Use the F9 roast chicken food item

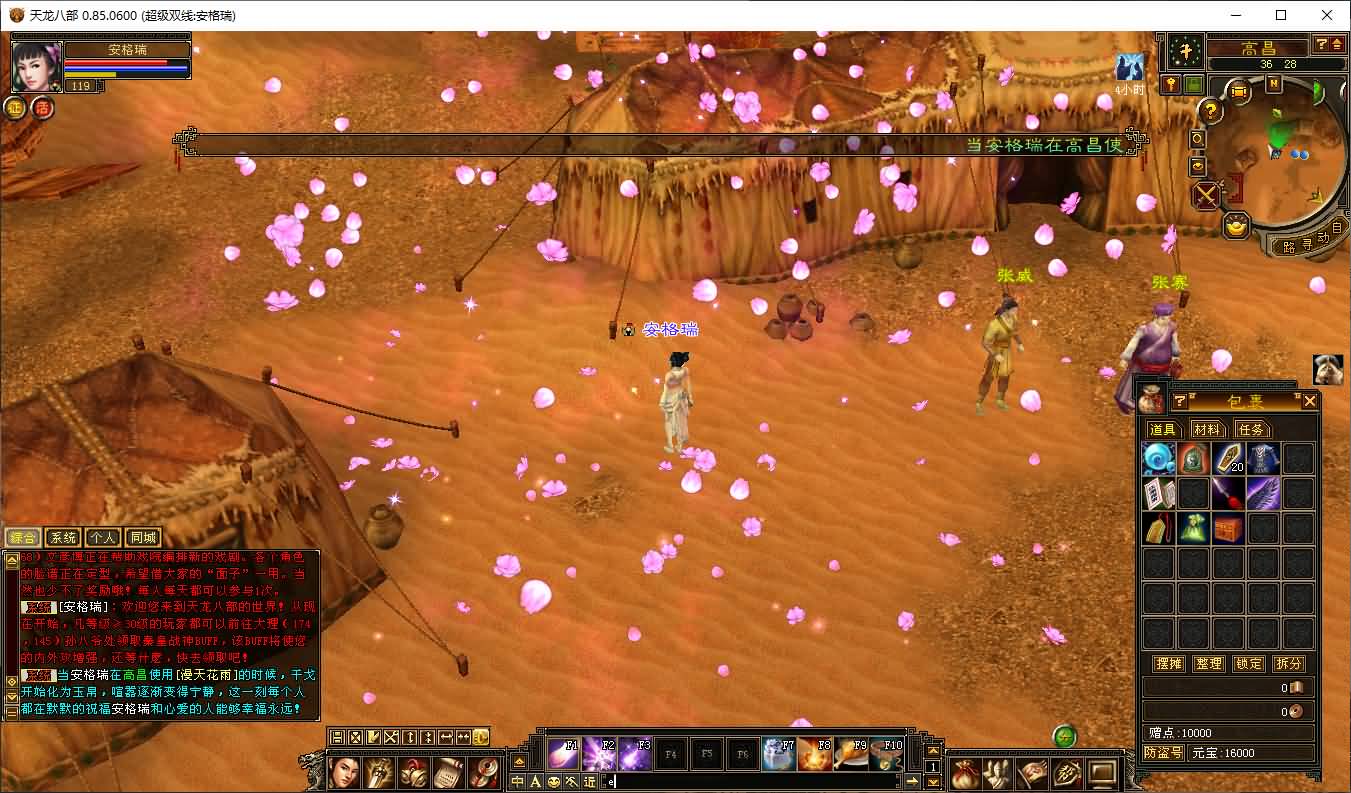850,753
